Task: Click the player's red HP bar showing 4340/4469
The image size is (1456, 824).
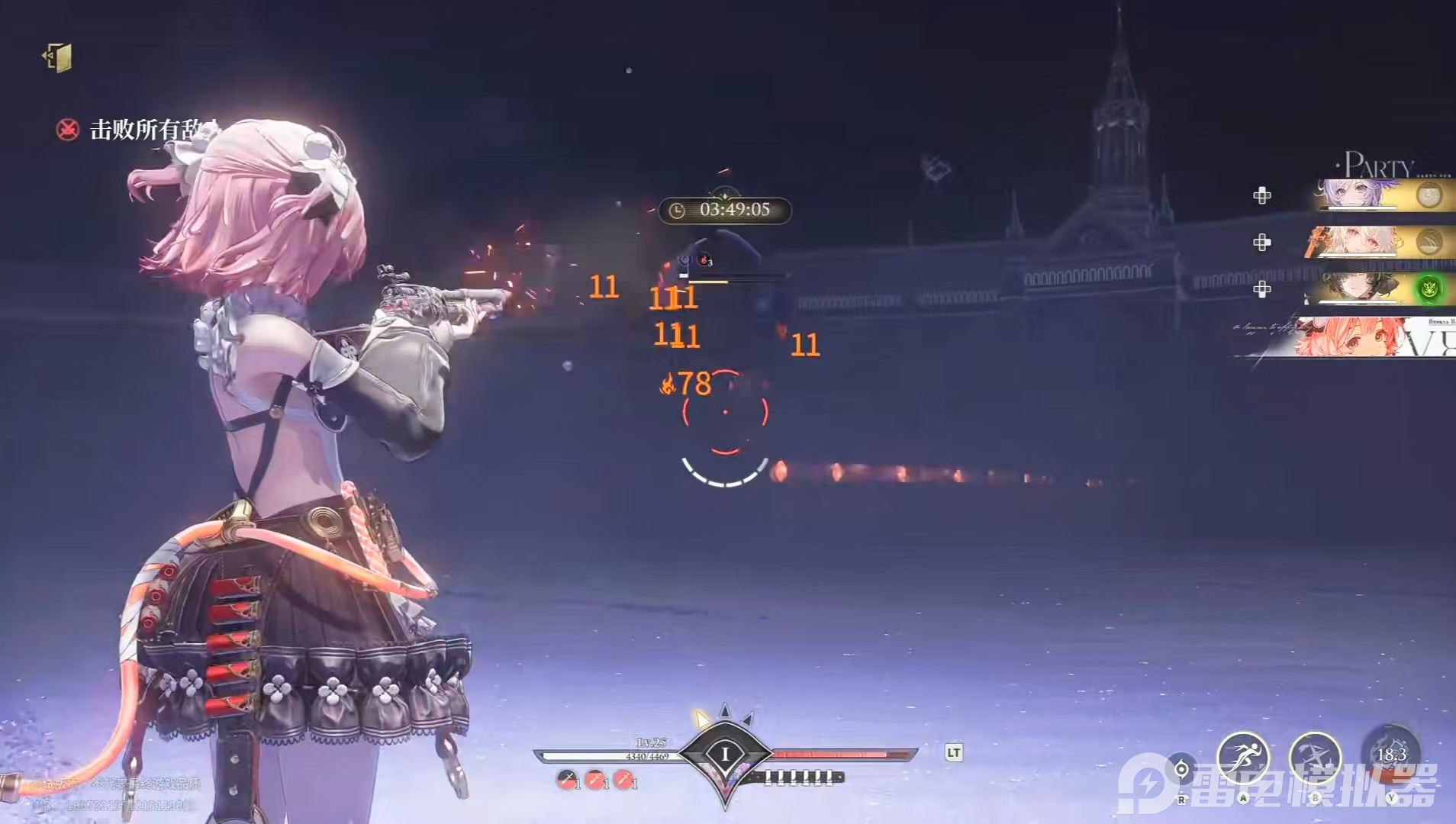Action: click(647, 755)
